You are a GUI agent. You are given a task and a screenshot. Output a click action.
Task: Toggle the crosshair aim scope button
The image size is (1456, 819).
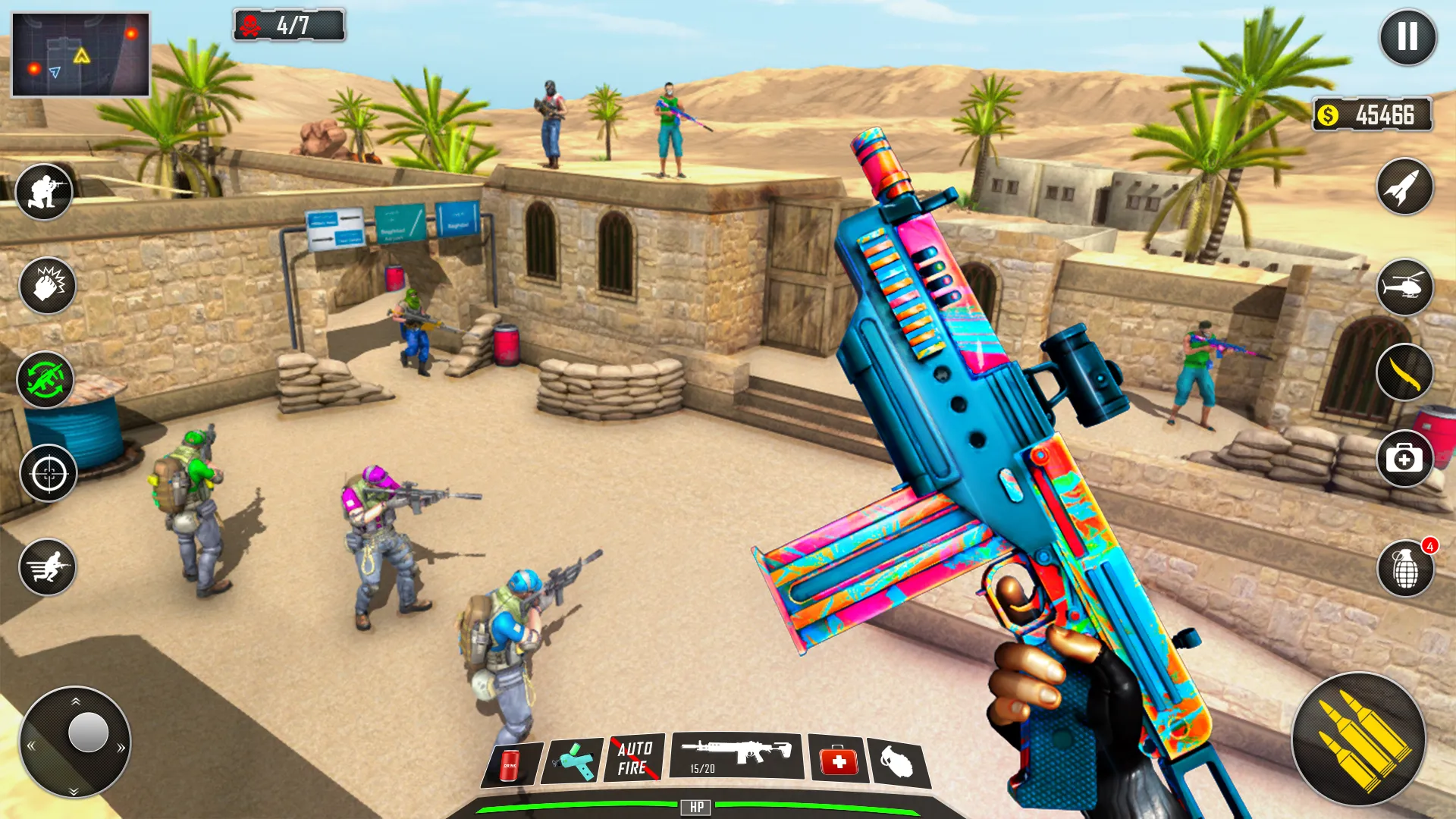pos(49,473)
